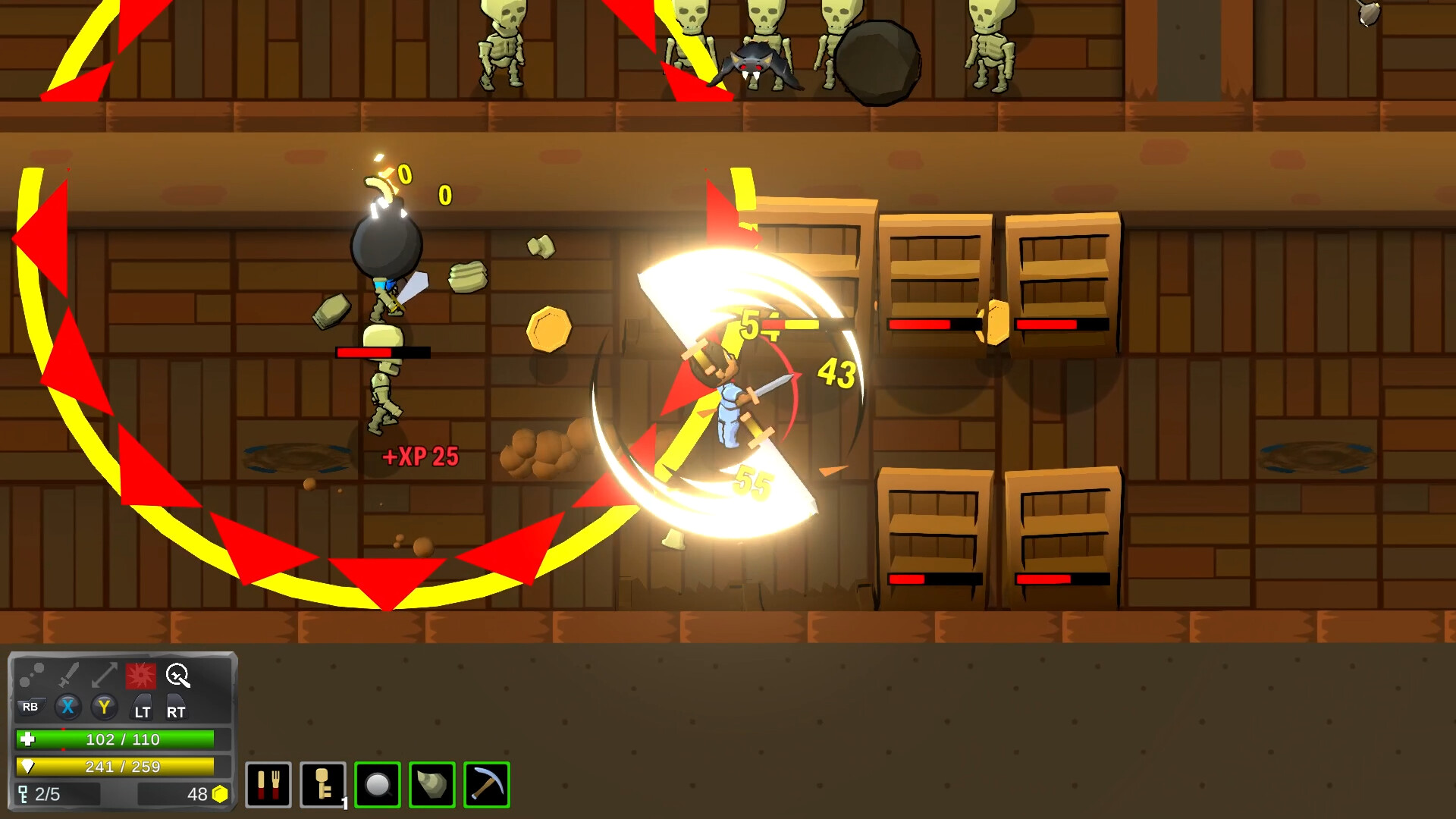Click the green health bar showing 102/110

[x=114, y=739]
